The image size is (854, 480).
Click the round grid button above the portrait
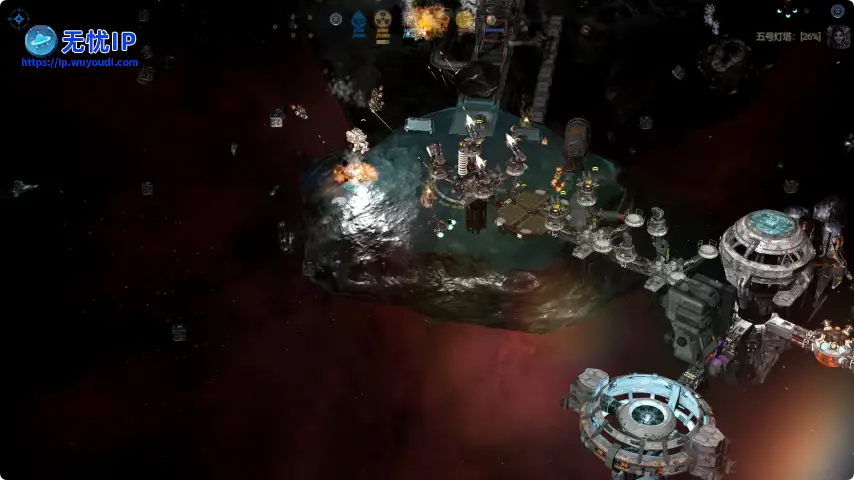tap(837, 11)
